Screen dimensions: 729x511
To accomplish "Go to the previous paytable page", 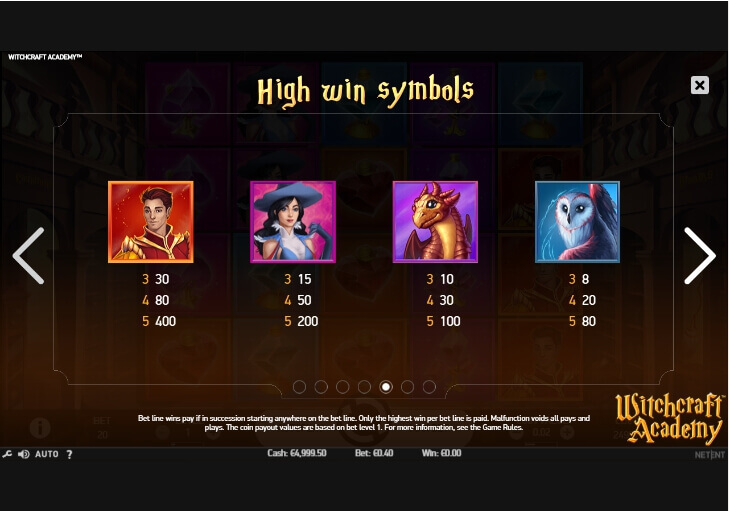I will [x=28, y=256].
